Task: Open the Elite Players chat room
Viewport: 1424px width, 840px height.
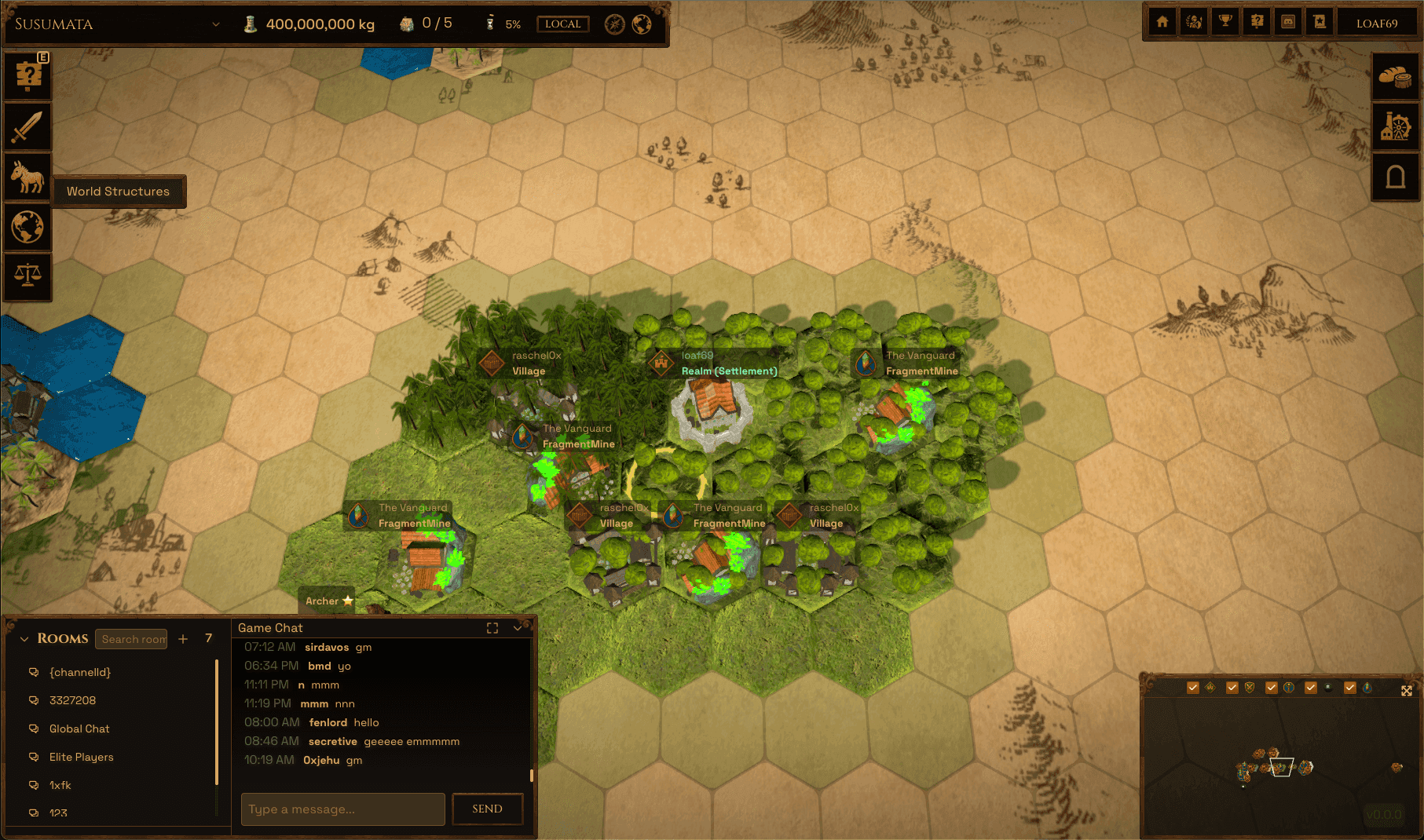Action: 80,757
